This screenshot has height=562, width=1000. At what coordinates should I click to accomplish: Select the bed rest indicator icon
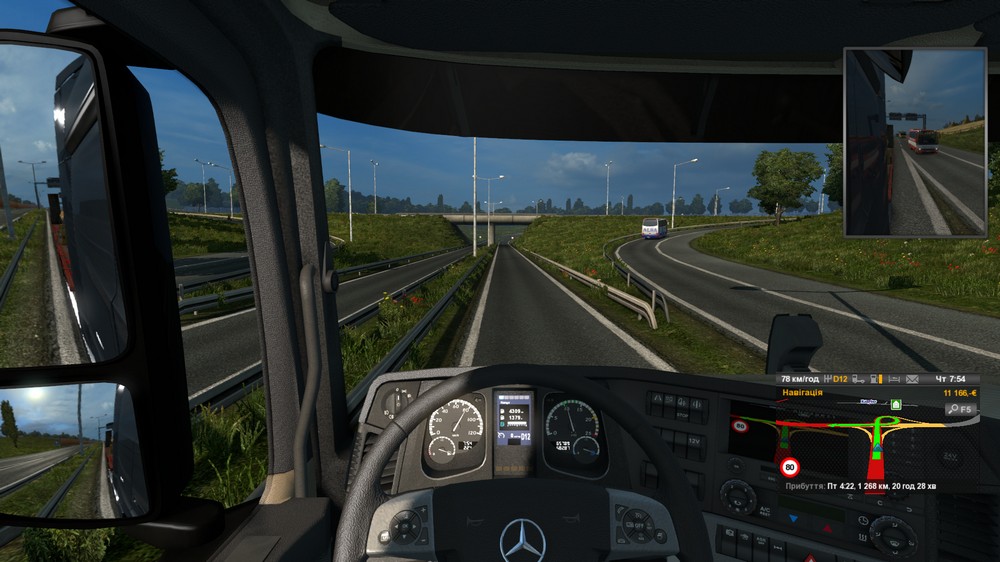tap(894, 380)
